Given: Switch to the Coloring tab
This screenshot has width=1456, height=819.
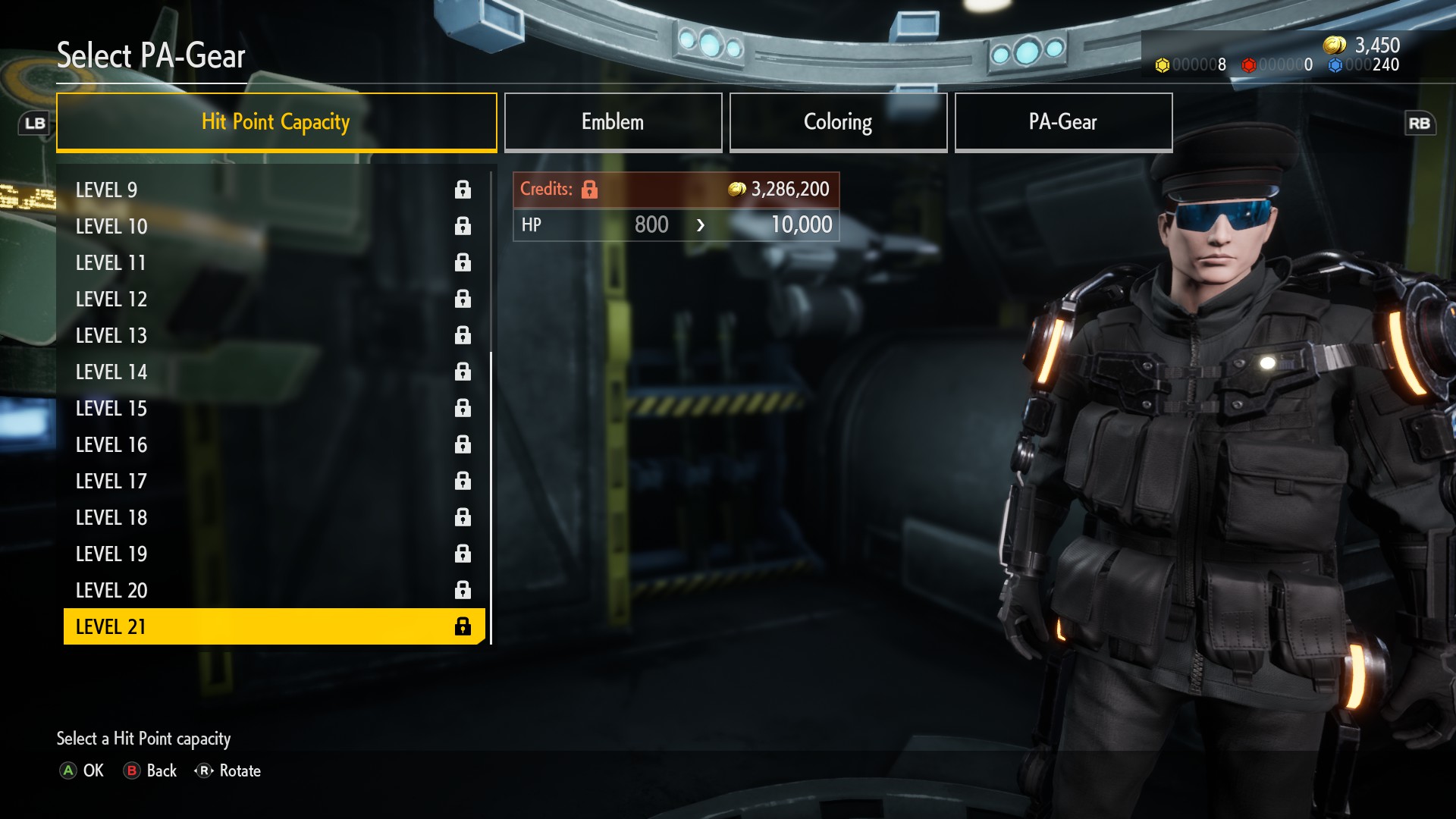Looking at the screenshot, I should coord(838,122).
